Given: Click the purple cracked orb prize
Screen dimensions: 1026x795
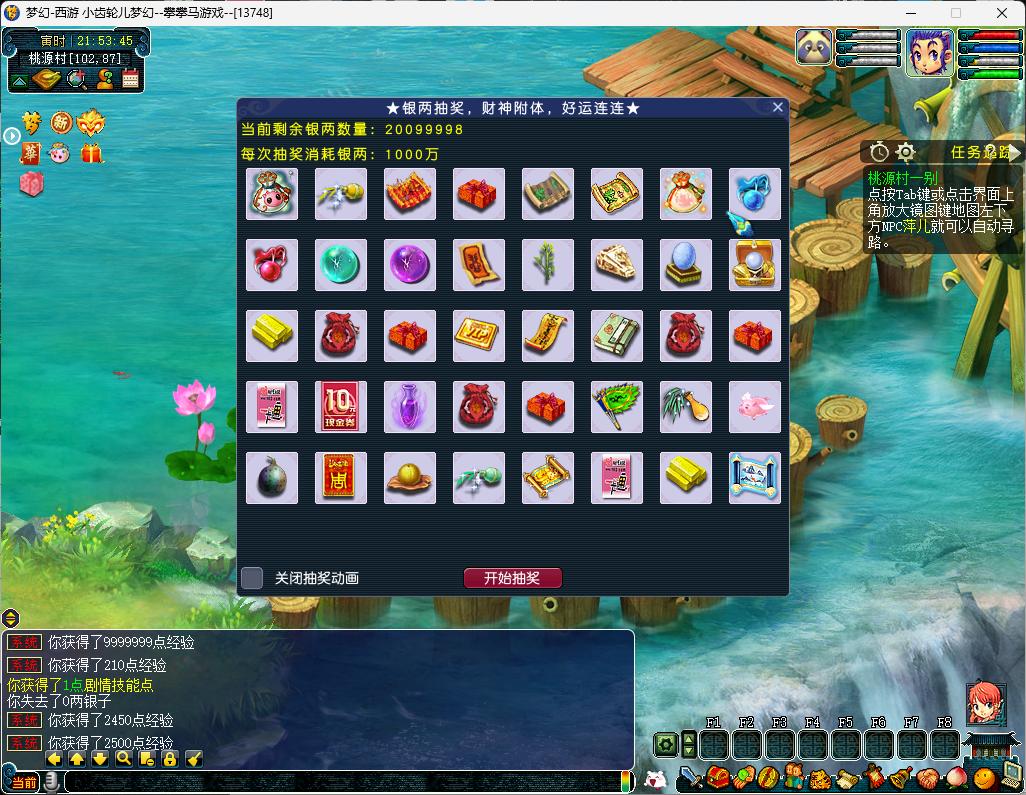Looking at the screenshot, I should [x=410, y=265].
